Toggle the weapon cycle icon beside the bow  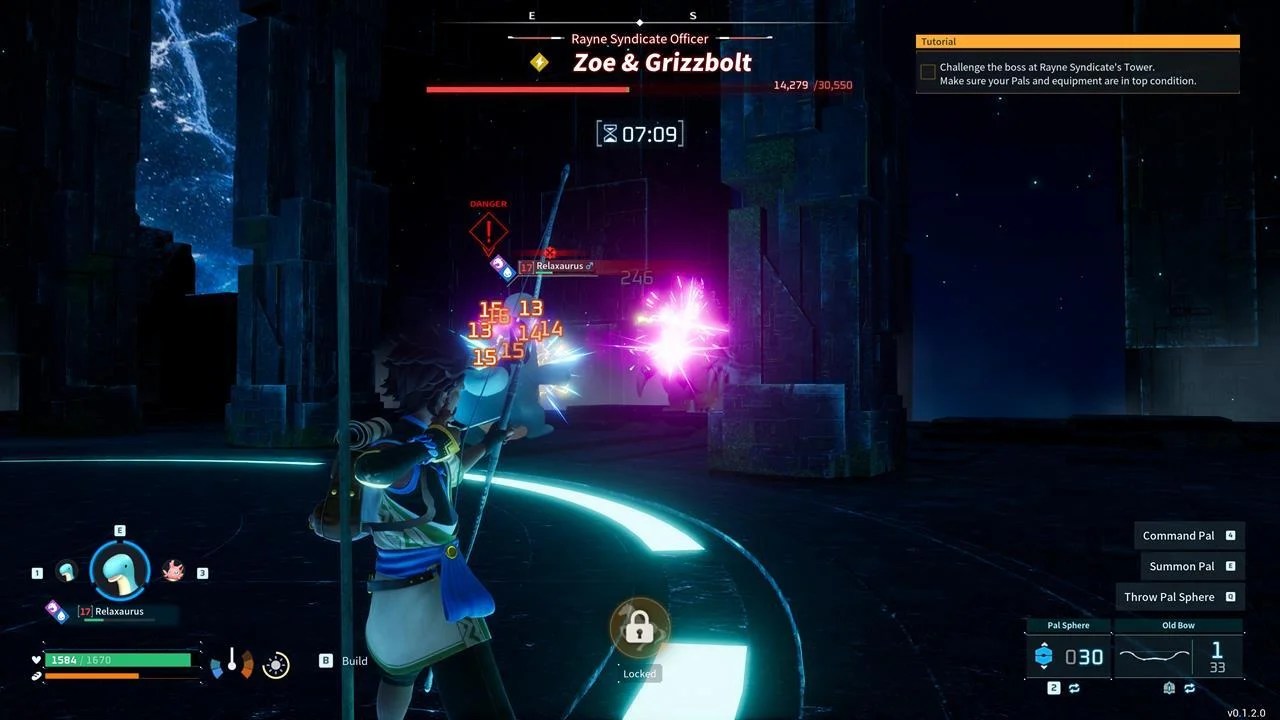pyautogui.click(x=1192, y=687)
